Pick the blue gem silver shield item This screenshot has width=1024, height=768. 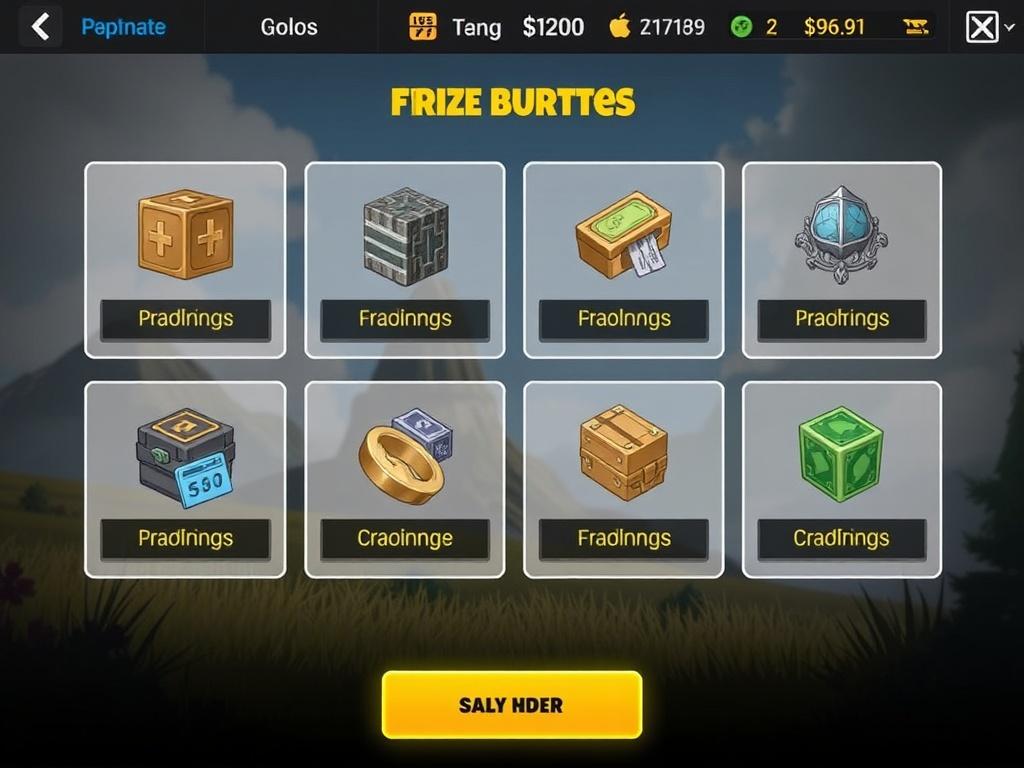coord(841,234)
